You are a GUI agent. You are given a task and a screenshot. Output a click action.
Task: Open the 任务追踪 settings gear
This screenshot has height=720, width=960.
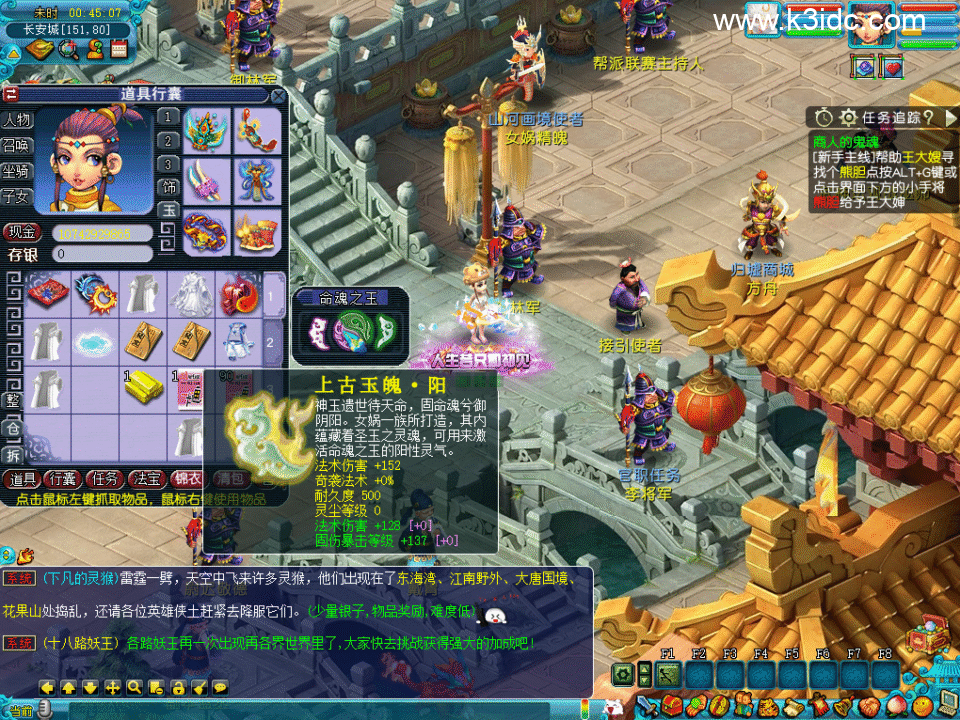pyautogui.click(x=848, y=117)
